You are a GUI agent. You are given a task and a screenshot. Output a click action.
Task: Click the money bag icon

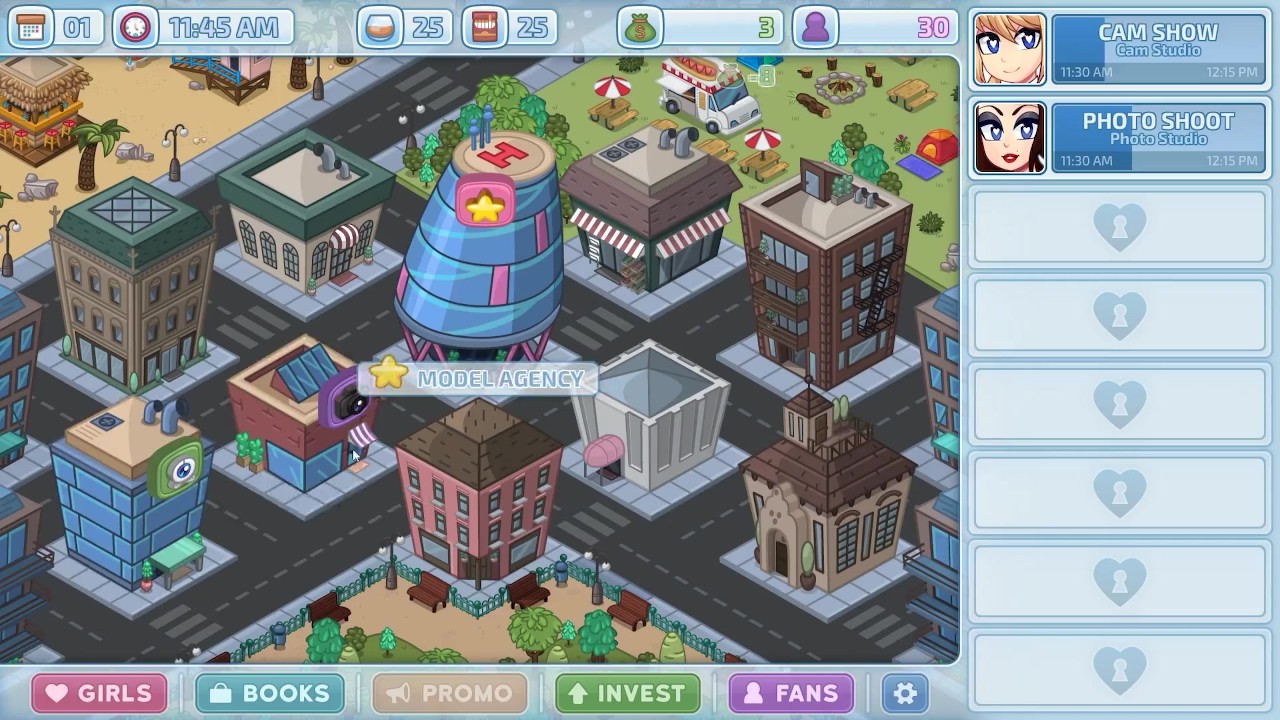pos(639,28)
